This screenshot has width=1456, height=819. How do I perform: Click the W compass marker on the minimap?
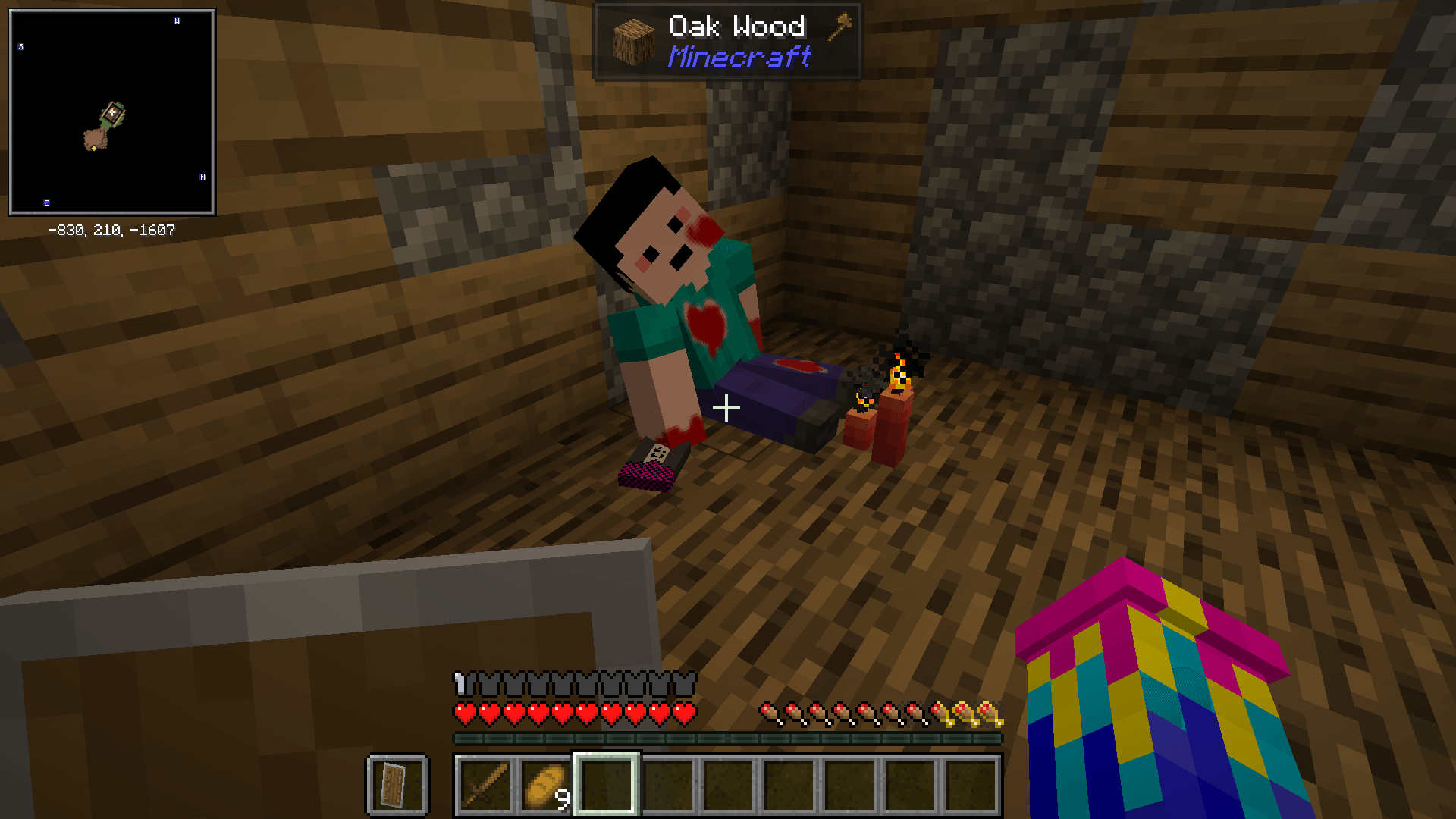178,21
